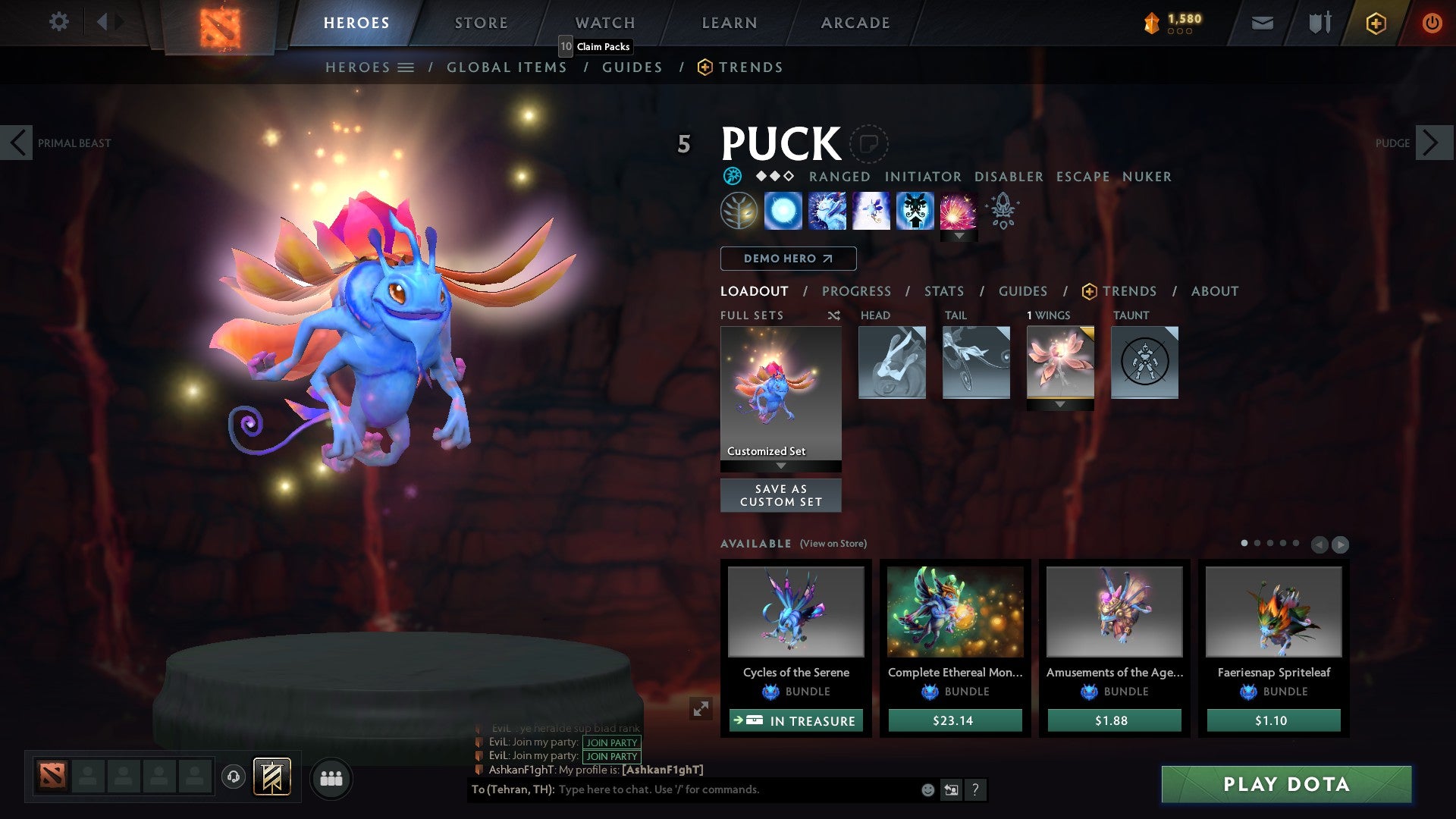
Task: Open the friends list people icon
Action: tap(331, 777)
